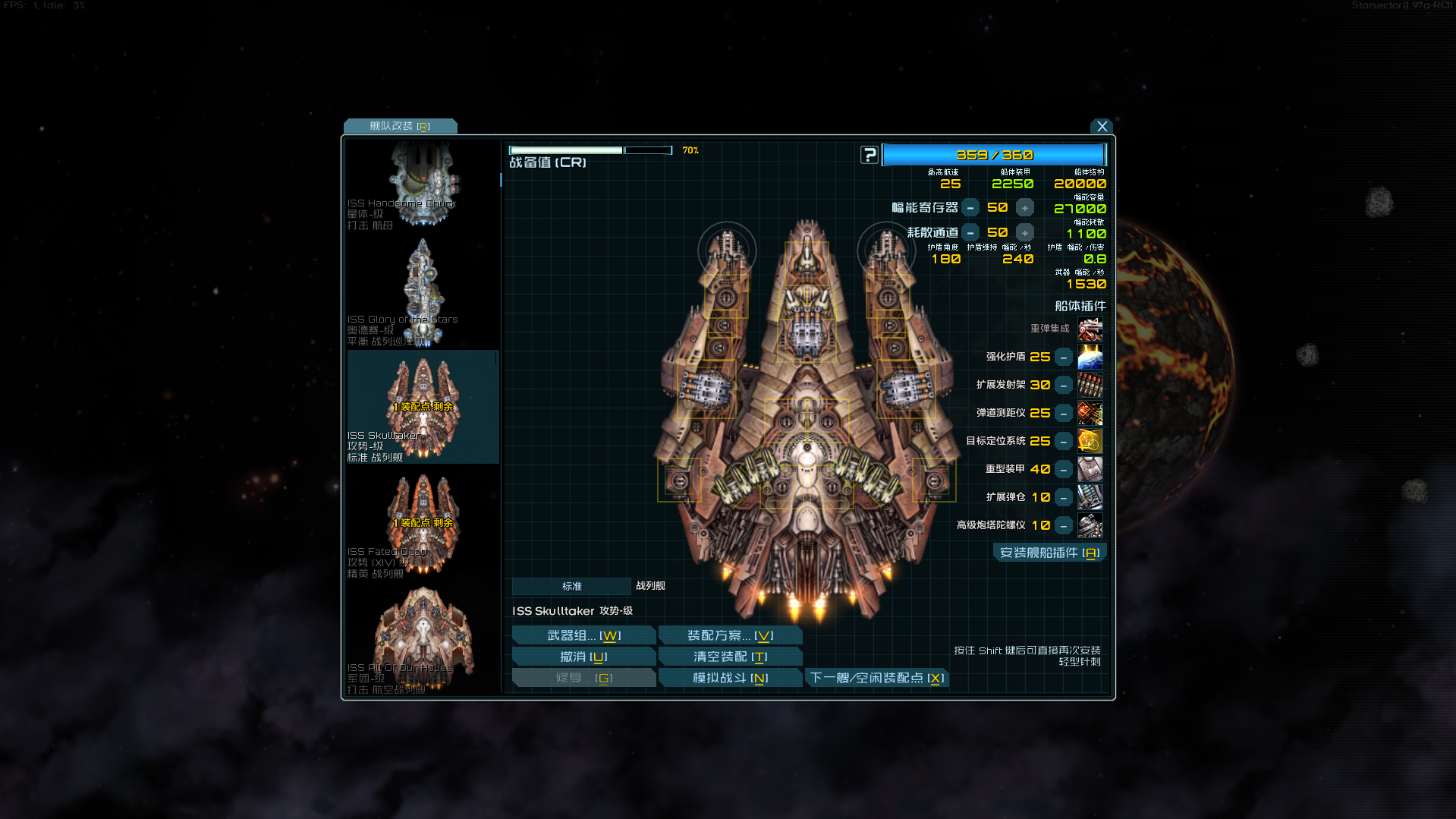
Task: Open the question mark help button
Action: [x=869, y=155]
